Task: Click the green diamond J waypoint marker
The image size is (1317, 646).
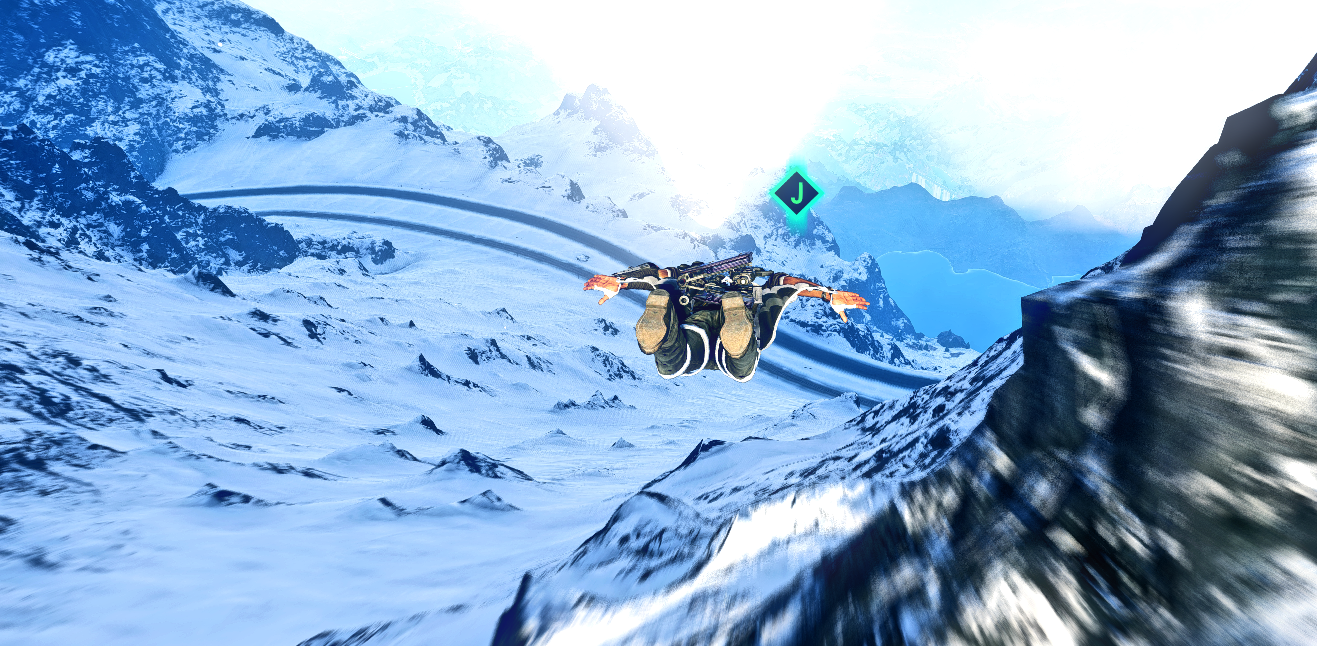Action: click(796, 193)
